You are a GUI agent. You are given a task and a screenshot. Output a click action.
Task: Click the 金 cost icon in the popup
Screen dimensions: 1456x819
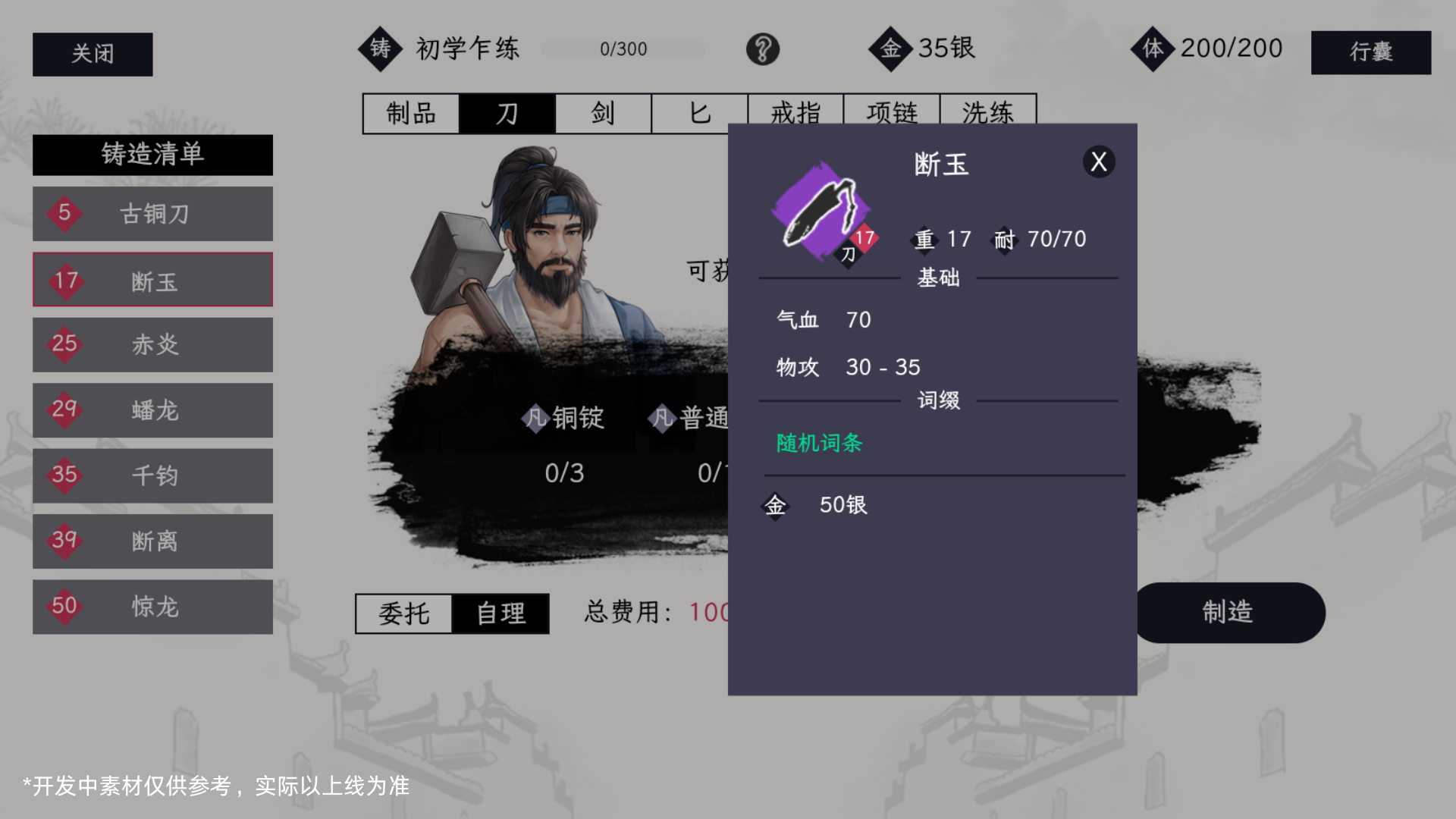pos(776,506)
